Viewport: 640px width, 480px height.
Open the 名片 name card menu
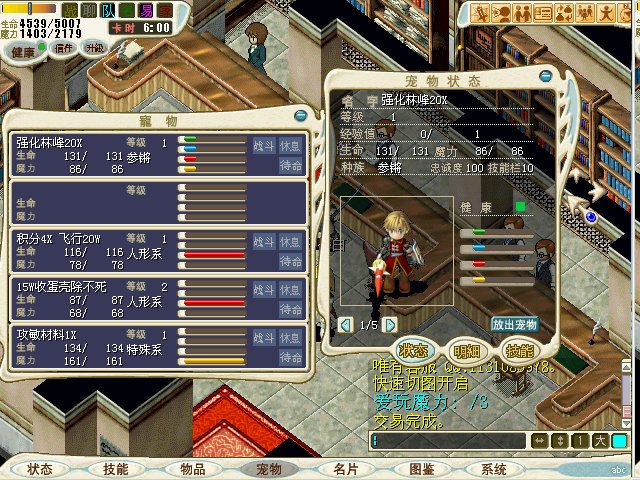tap(346, 469)
